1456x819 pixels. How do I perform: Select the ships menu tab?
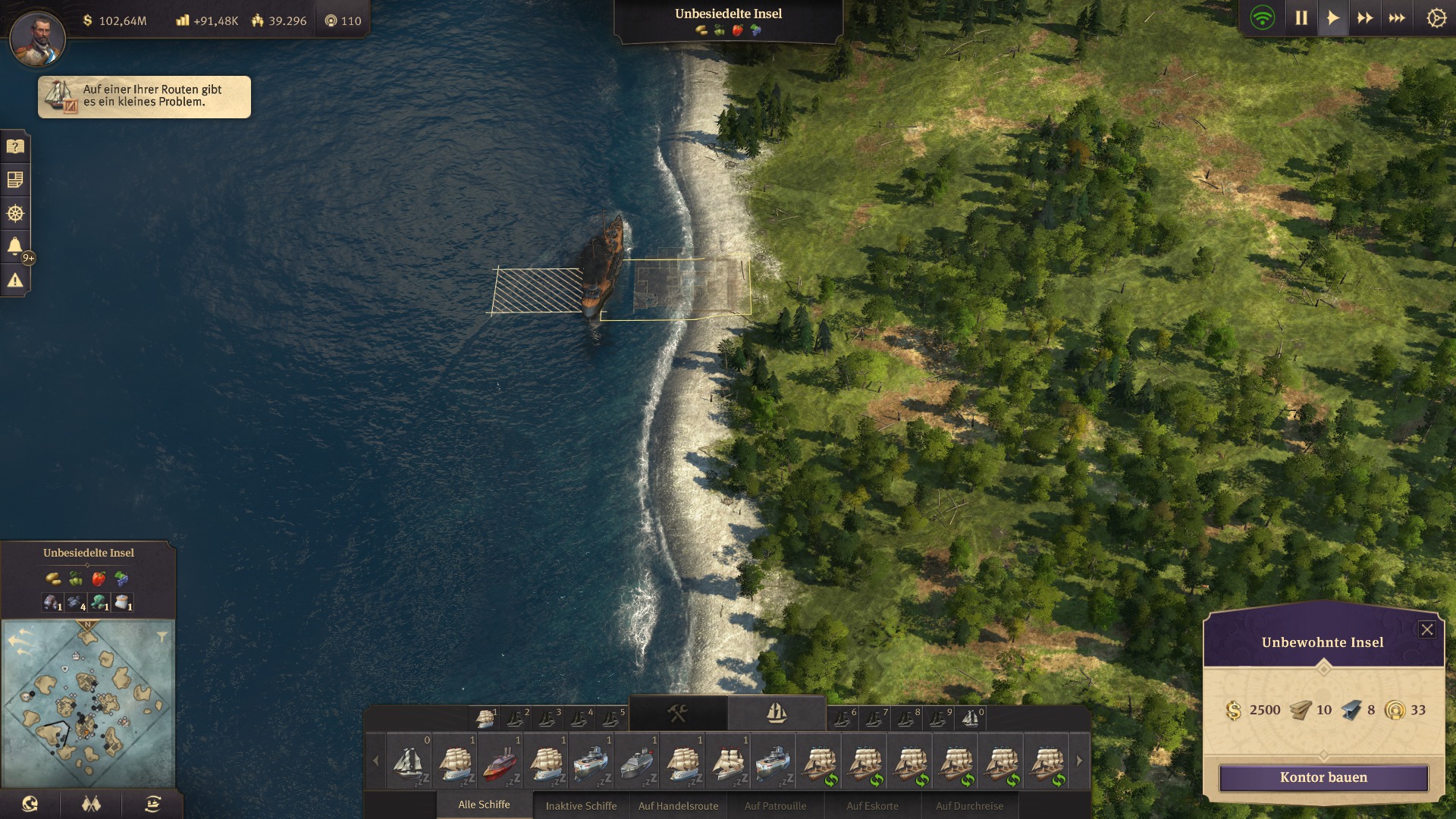point(777,714)
